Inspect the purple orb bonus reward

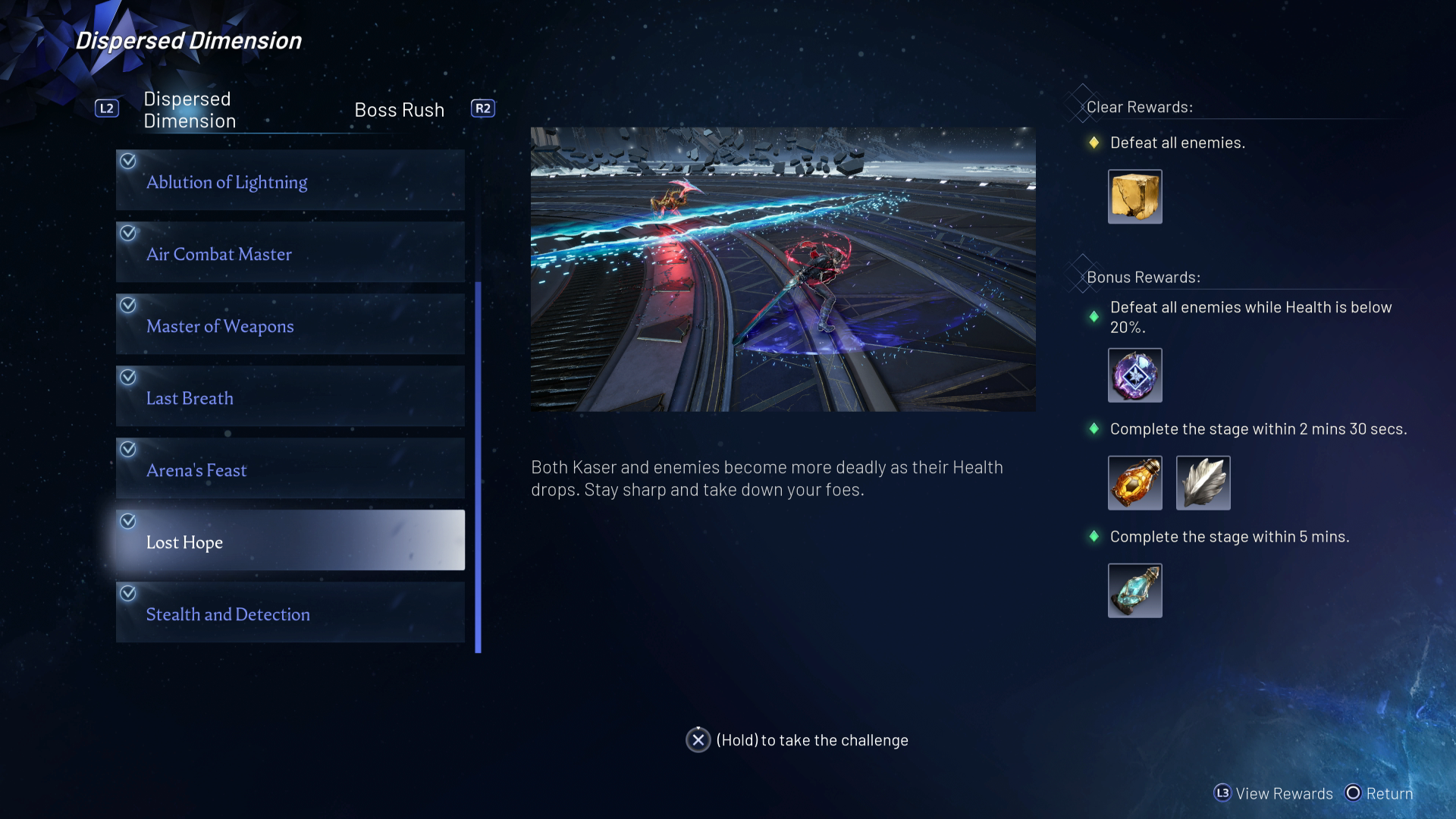click(1134, 375)
